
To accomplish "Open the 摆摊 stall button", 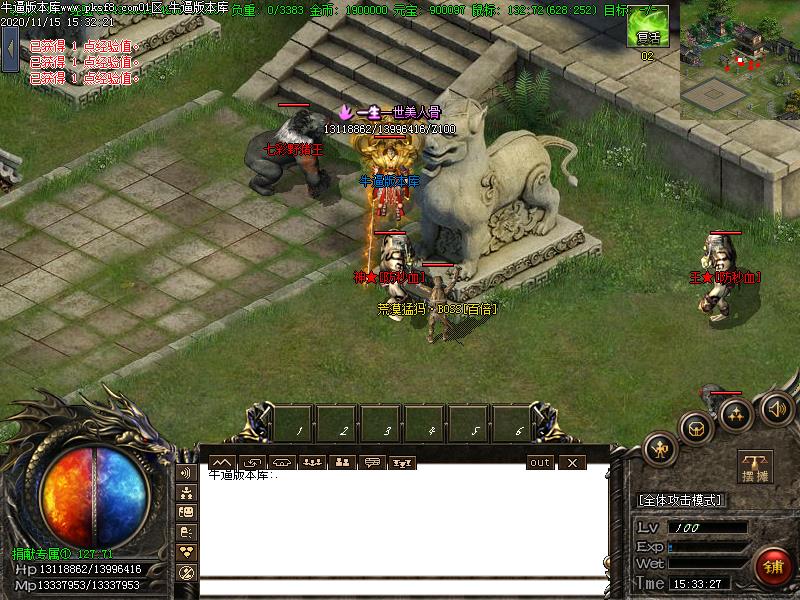I will 755,467.
